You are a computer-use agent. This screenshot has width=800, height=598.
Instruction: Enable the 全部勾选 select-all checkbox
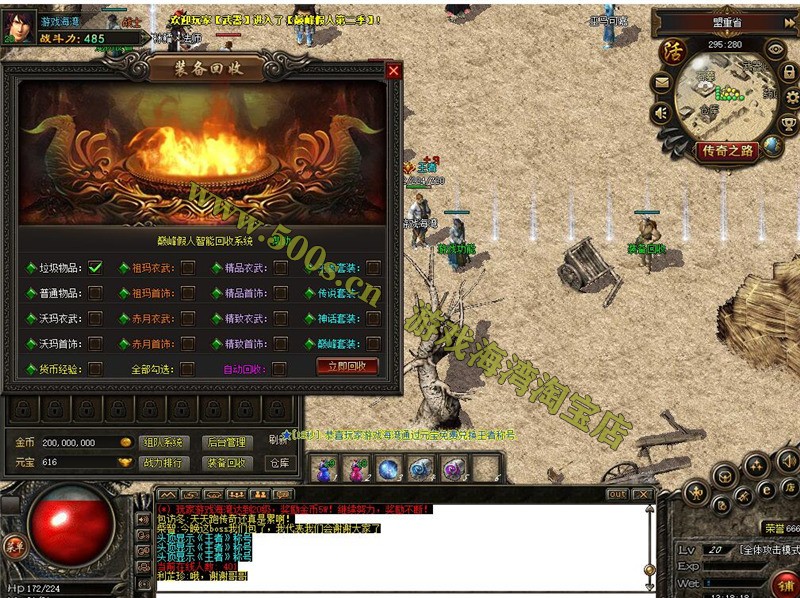pyautogui.click(x=188, y=368)
